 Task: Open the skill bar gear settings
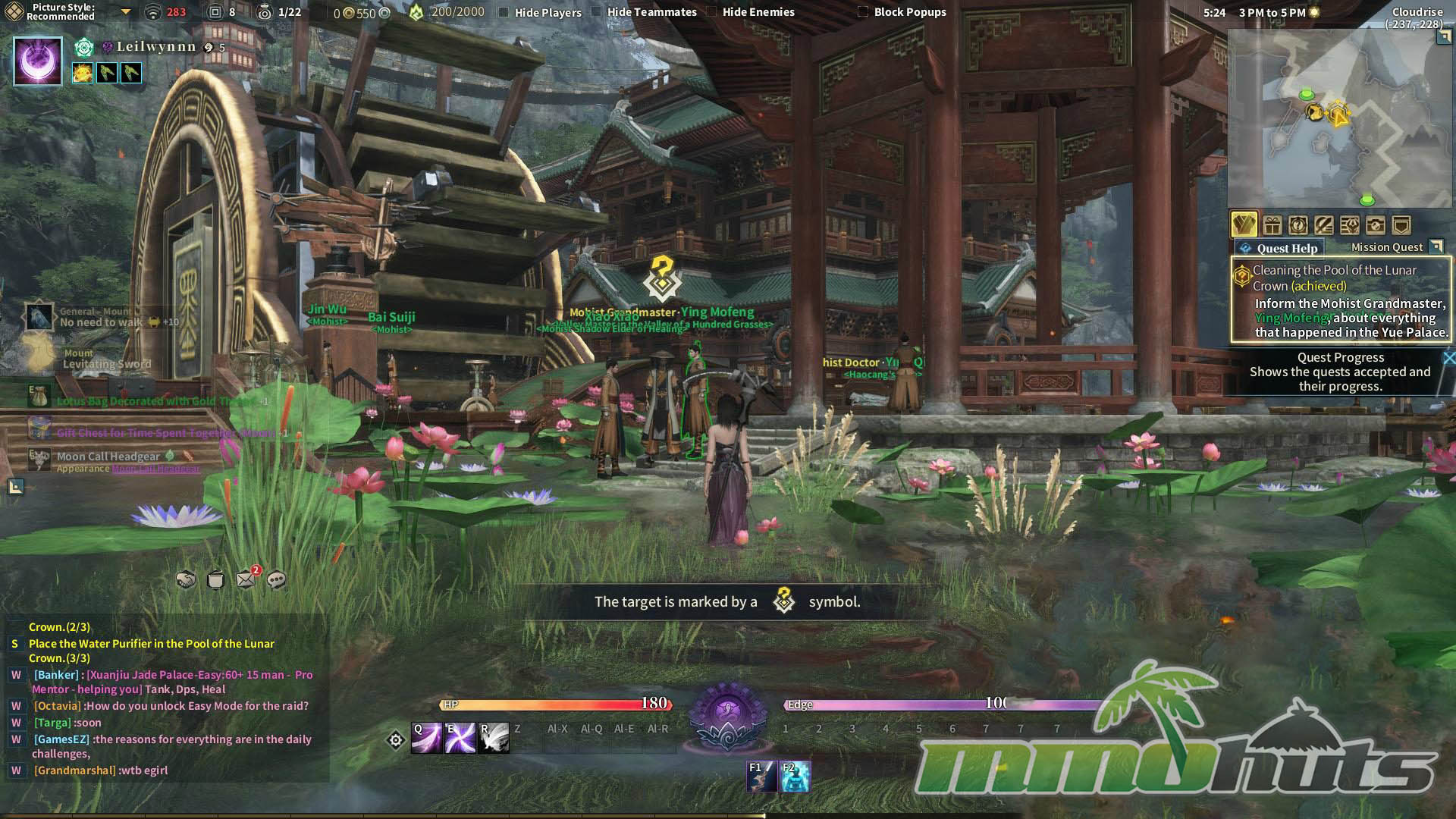(396, 740)
